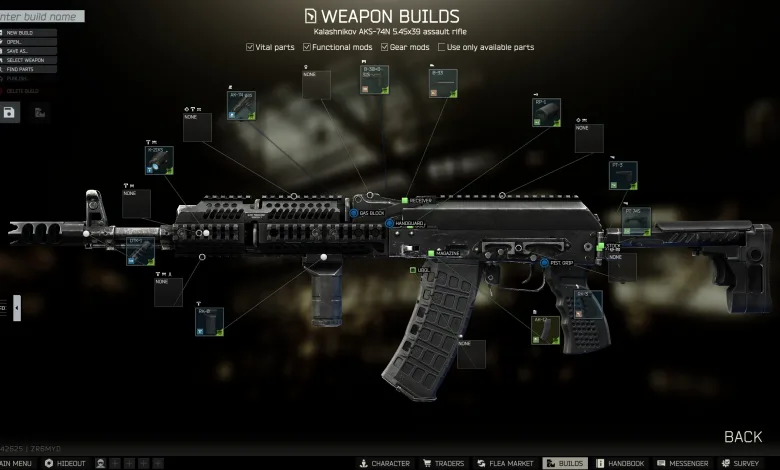Uncheck the Gear mods checkbox
This screenshot has height=470, width=780.
(x=383, y=47)
